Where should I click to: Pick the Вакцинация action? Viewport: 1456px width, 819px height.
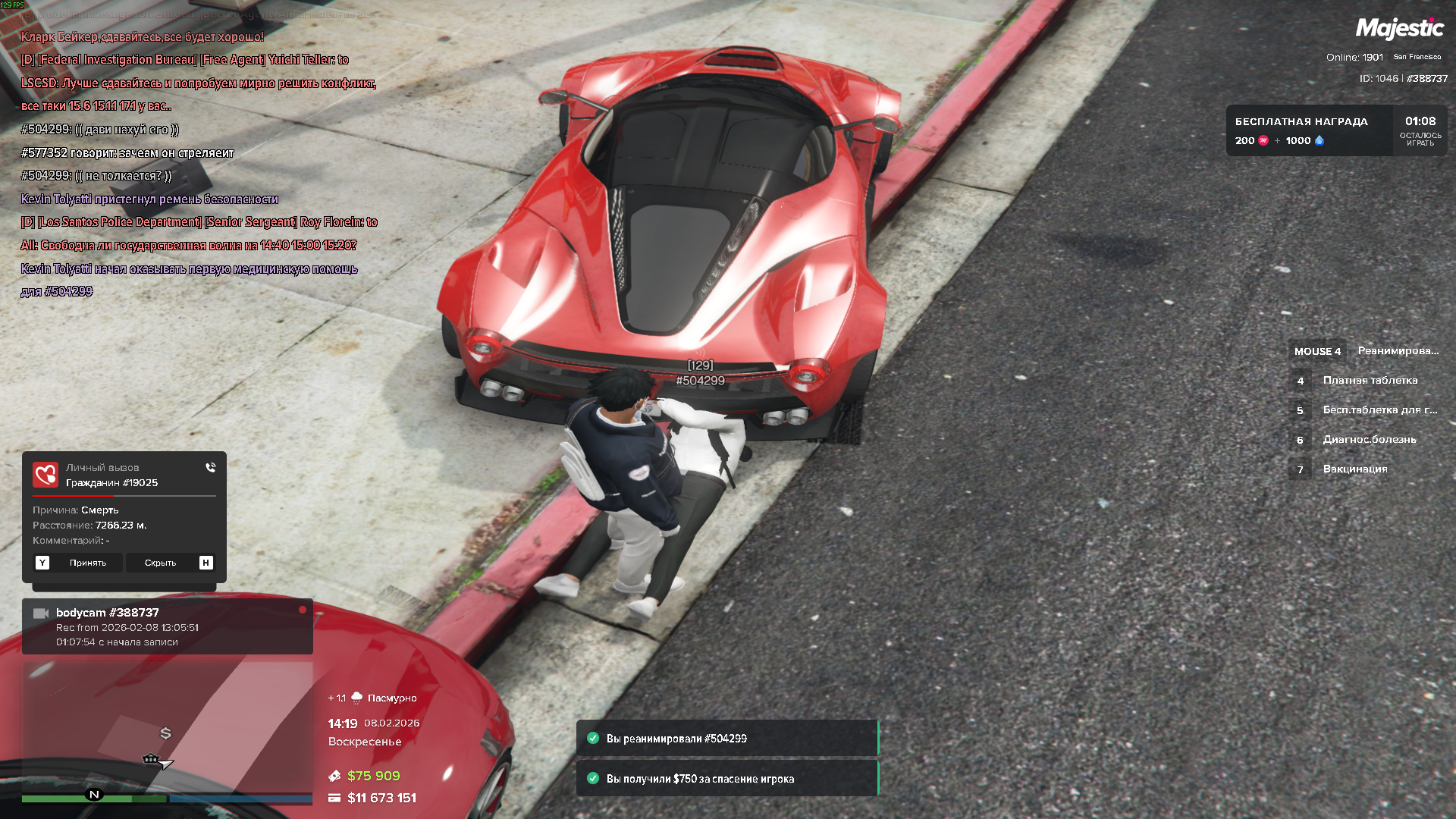[x=1354, y=469]
